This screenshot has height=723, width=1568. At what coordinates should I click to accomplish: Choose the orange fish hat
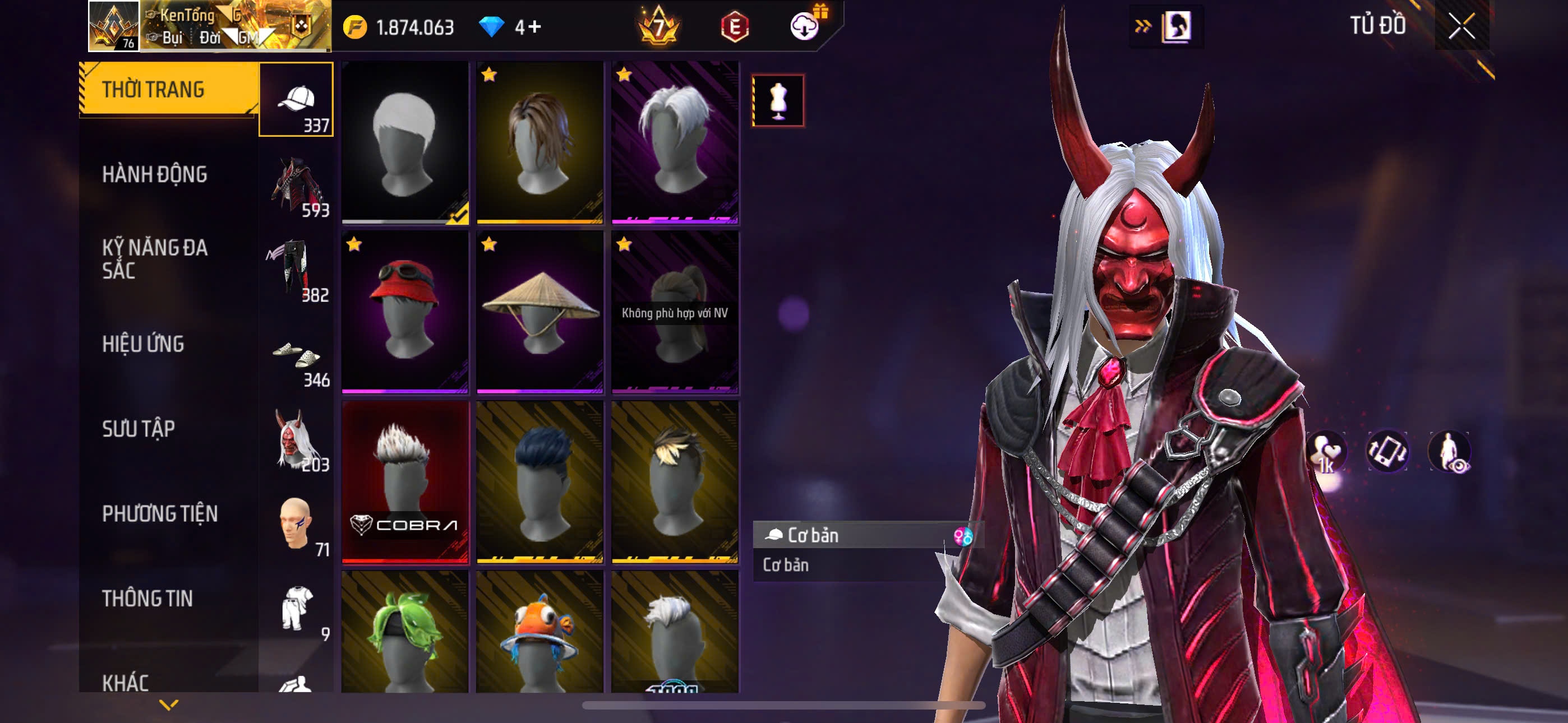[540, 633]
